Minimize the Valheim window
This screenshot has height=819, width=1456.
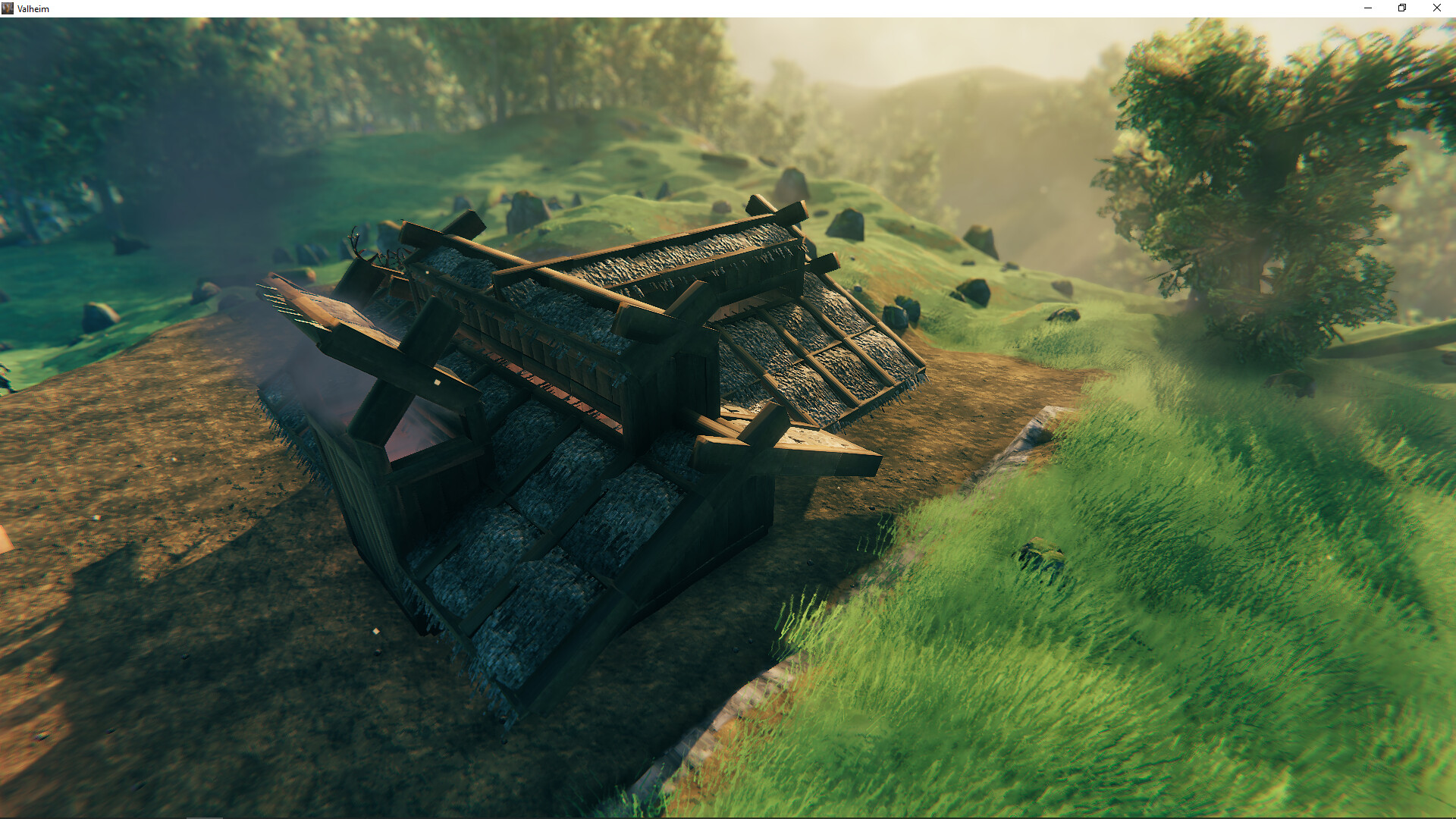click(1367, 8)
